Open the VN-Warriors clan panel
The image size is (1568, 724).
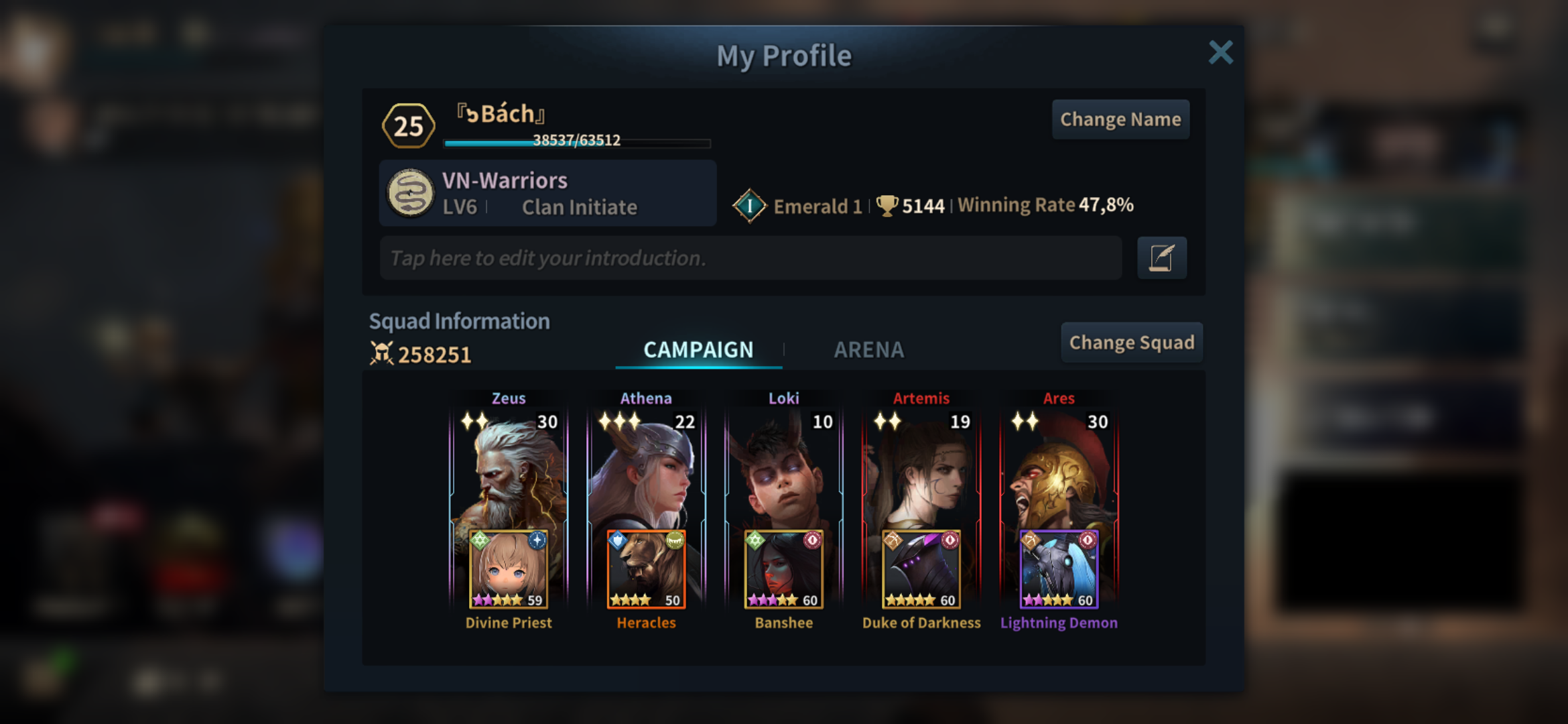547,193
